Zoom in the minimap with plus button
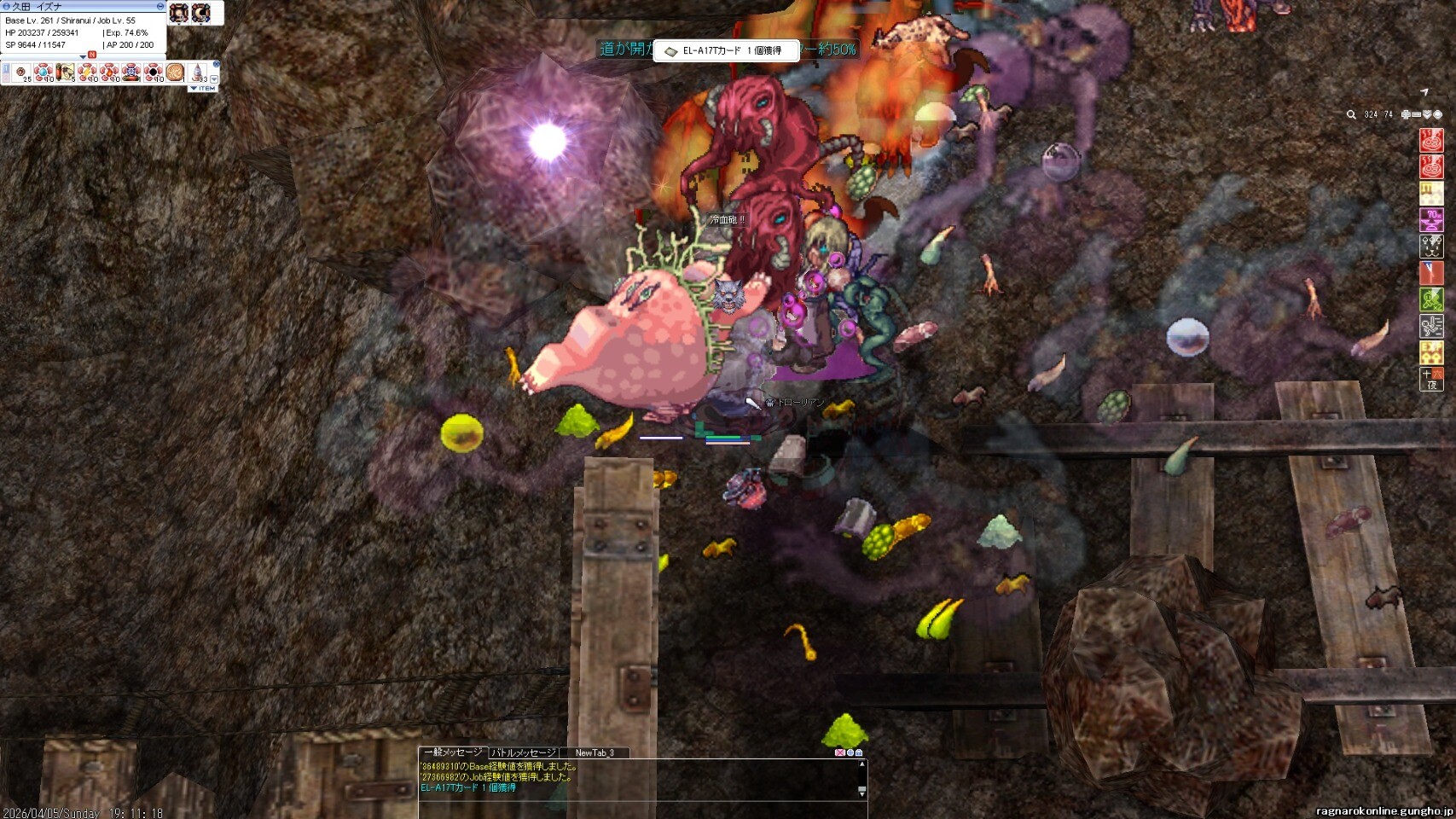This screenshot has height=819, width=1456. pyautogui.click(x=1406, y=114)
